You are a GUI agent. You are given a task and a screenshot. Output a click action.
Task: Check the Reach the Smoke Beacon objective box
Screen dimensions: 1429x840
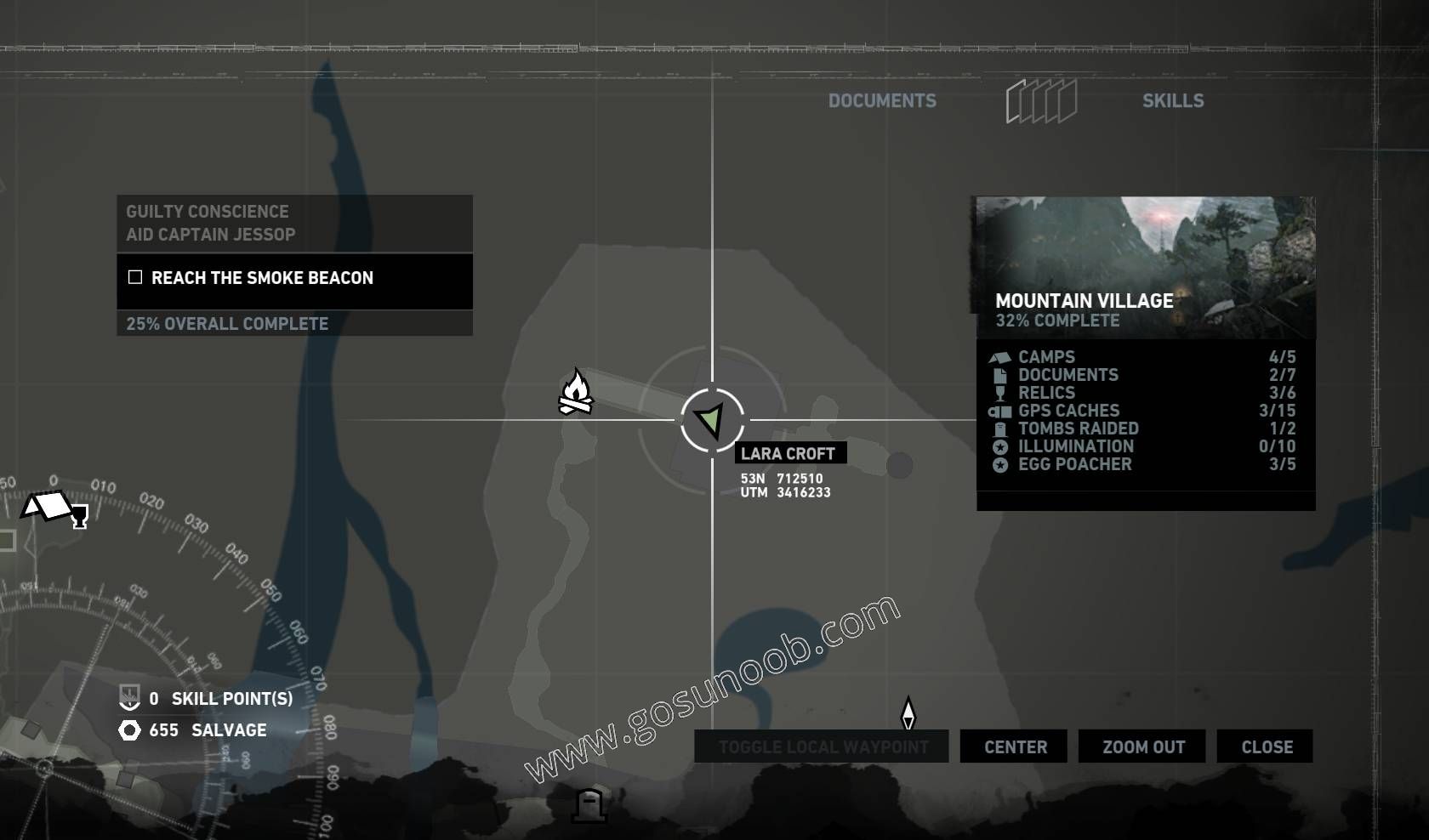(134, 276)
